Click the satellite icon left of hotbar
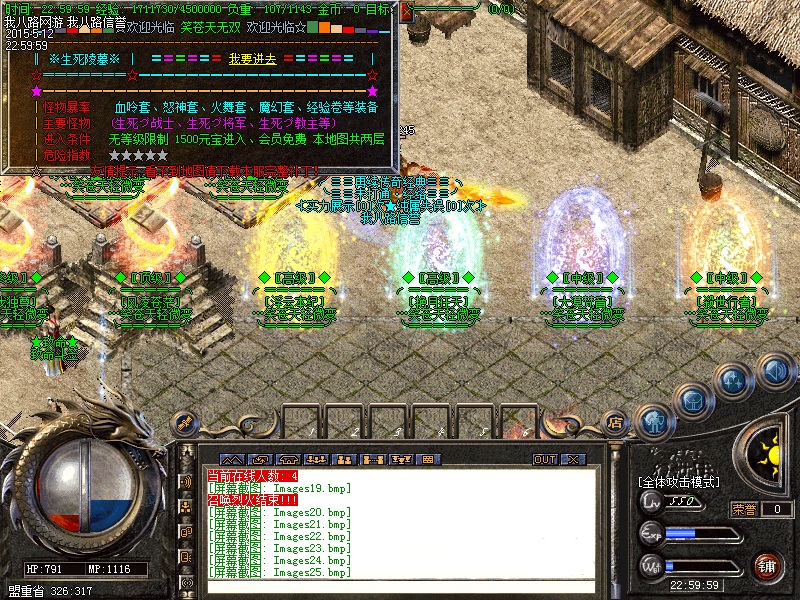 (183, 422)
